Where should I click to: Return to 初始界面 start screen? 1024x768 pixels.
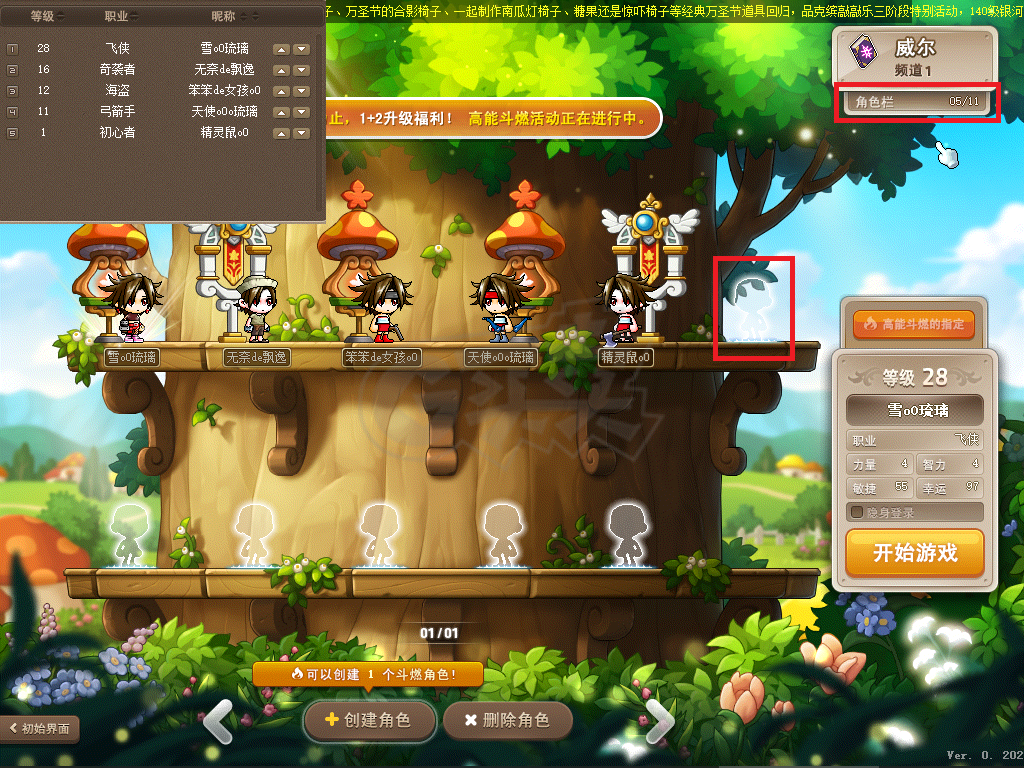point(40,729)
